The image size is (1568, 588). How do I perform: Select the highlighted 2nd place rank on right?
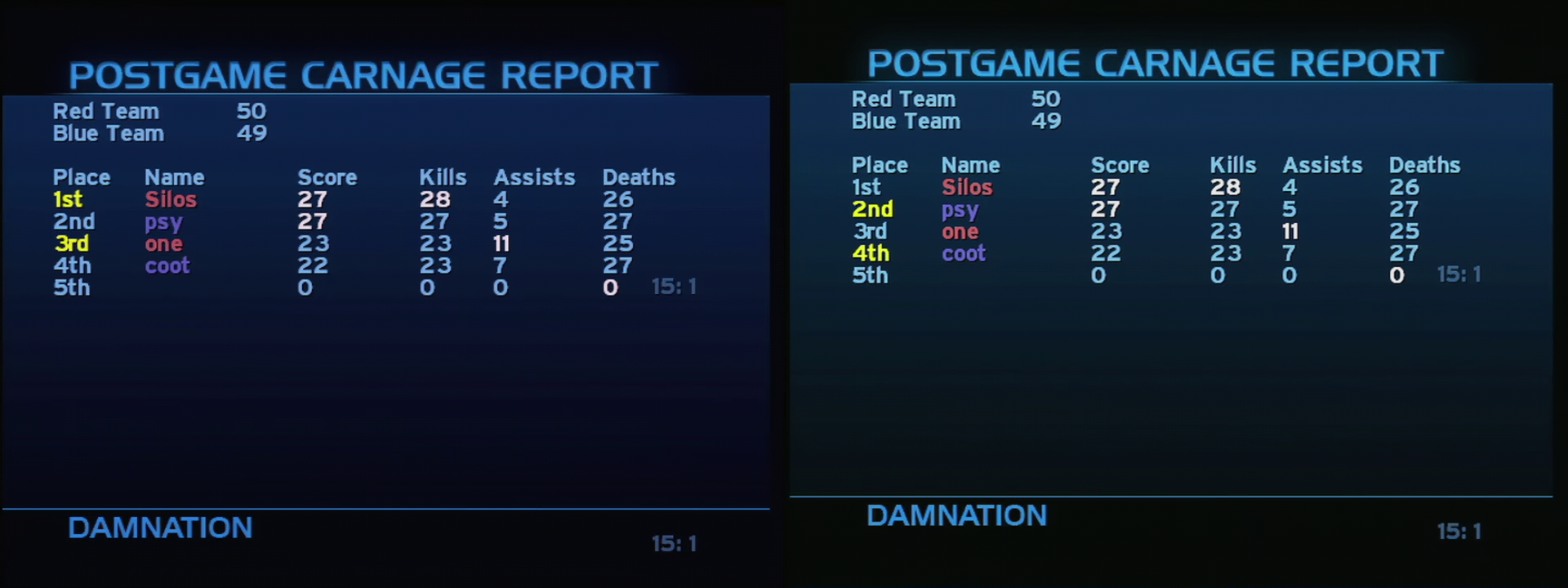click(875, 210)
